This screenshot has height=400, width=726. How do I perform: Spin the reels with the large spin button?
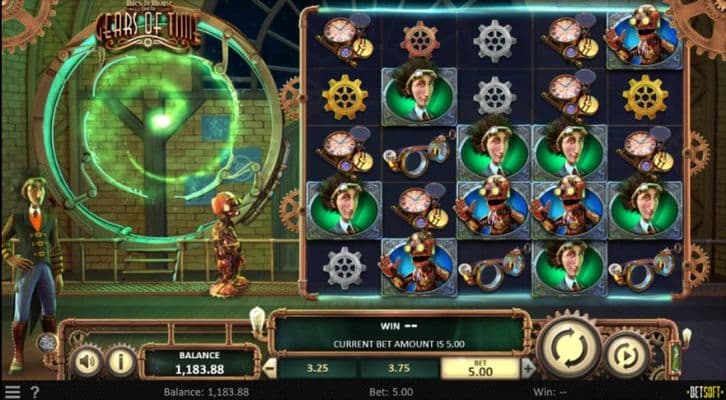569,347
